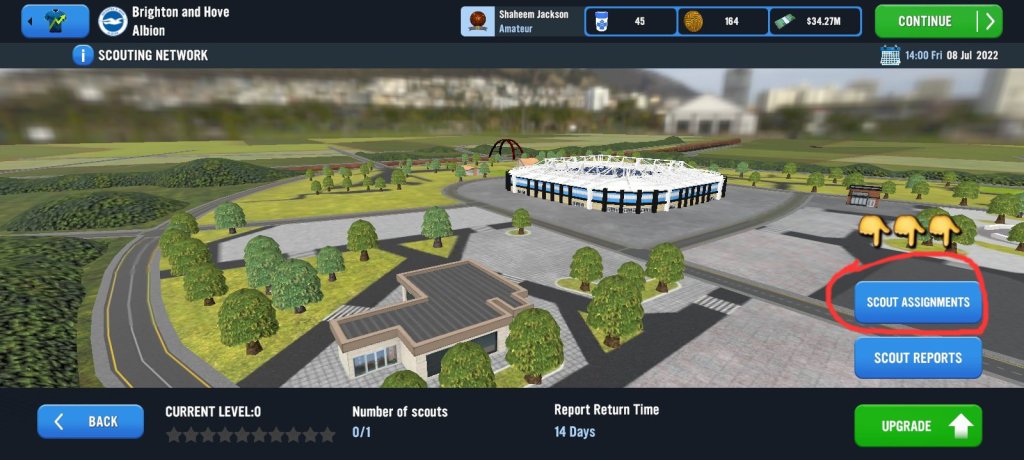
Task: Go back to previous screen
Action: [x=90, y=422]
